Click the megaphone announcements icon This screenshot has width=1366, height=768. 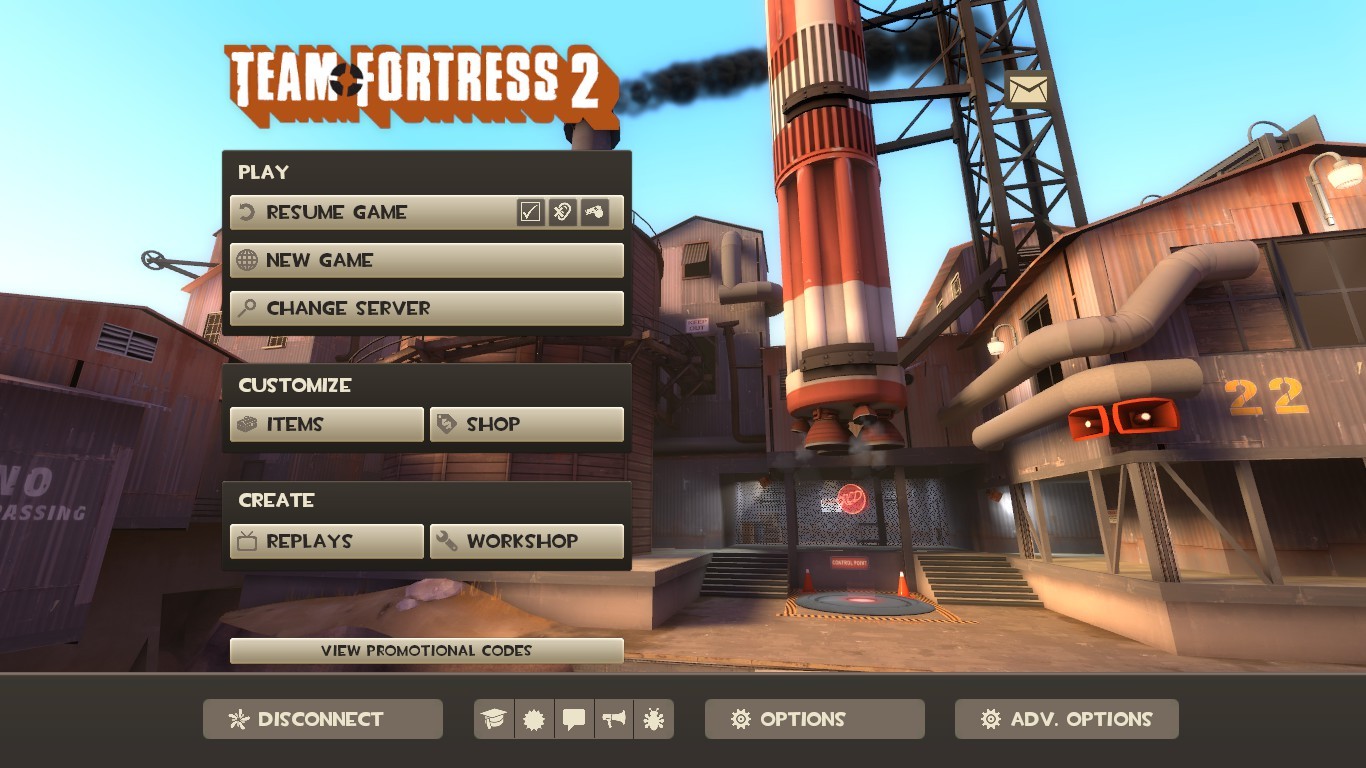(613, 719)
